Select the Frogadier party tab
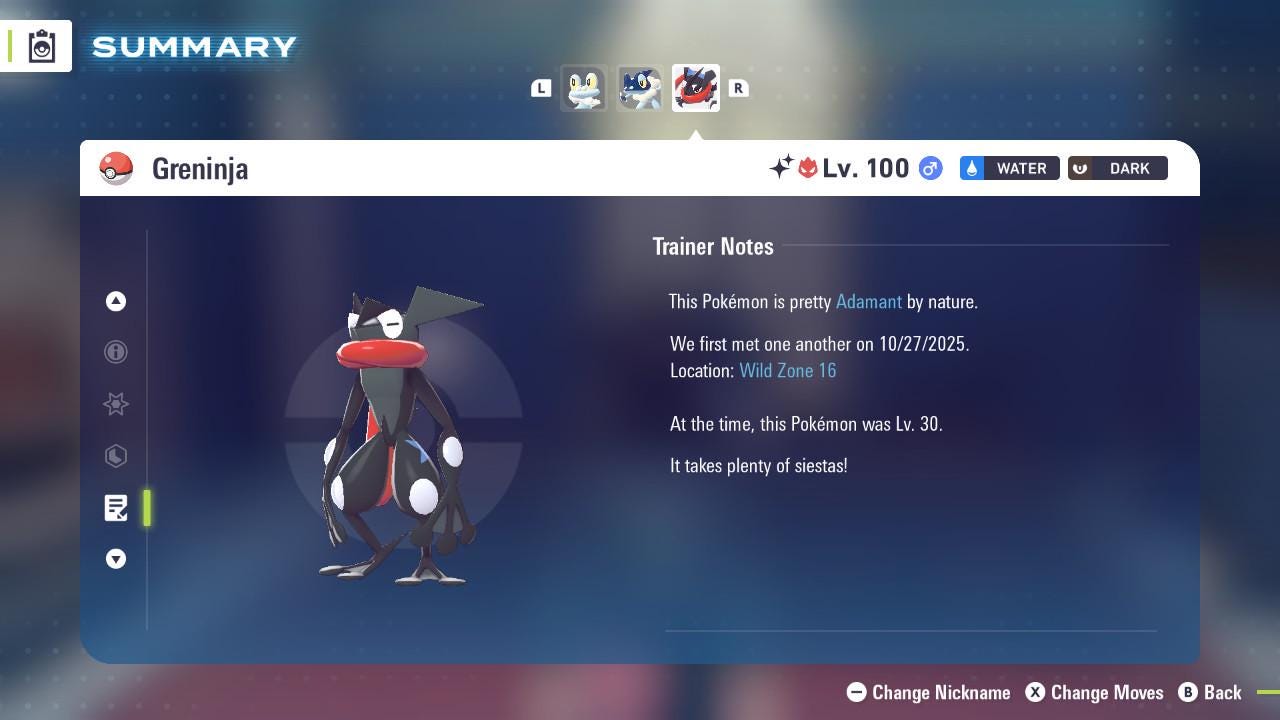The width and height of the screenshot is (1280, 720). [x=639, y=88]
